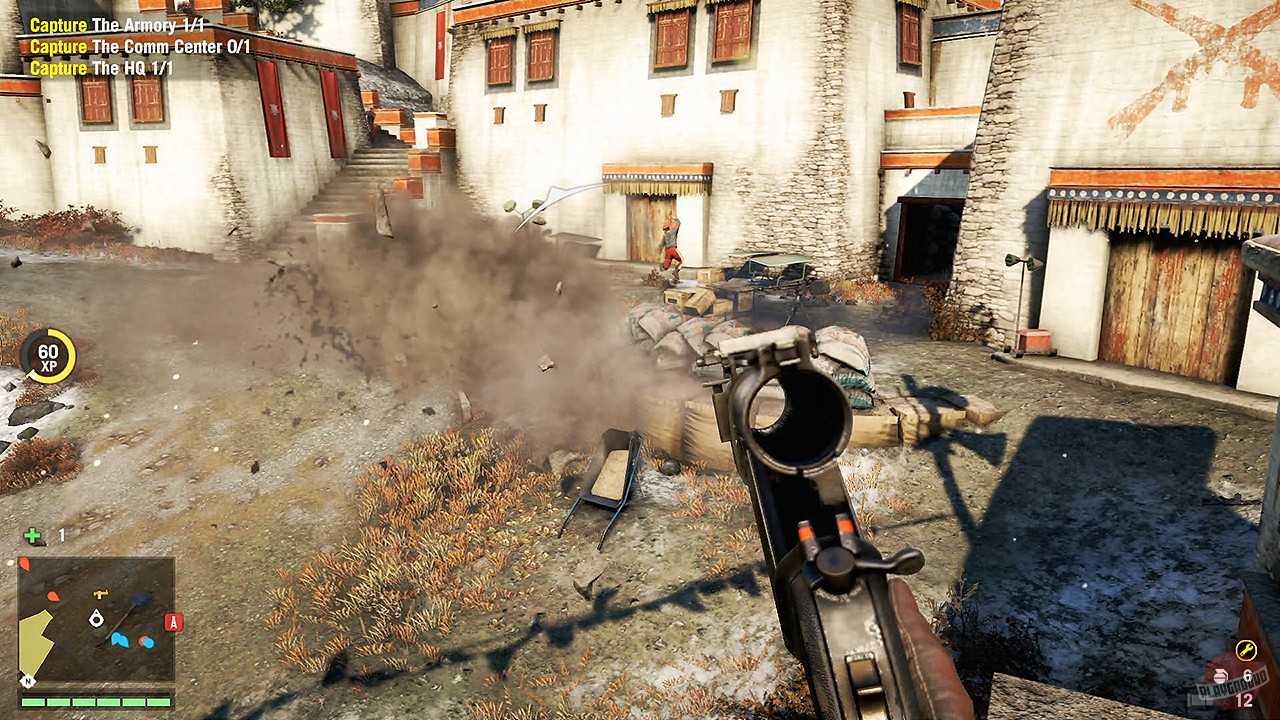Click a red enemy dot on the minimap
The width and height of the screenshot is (1280, 720).
[53, 597]
